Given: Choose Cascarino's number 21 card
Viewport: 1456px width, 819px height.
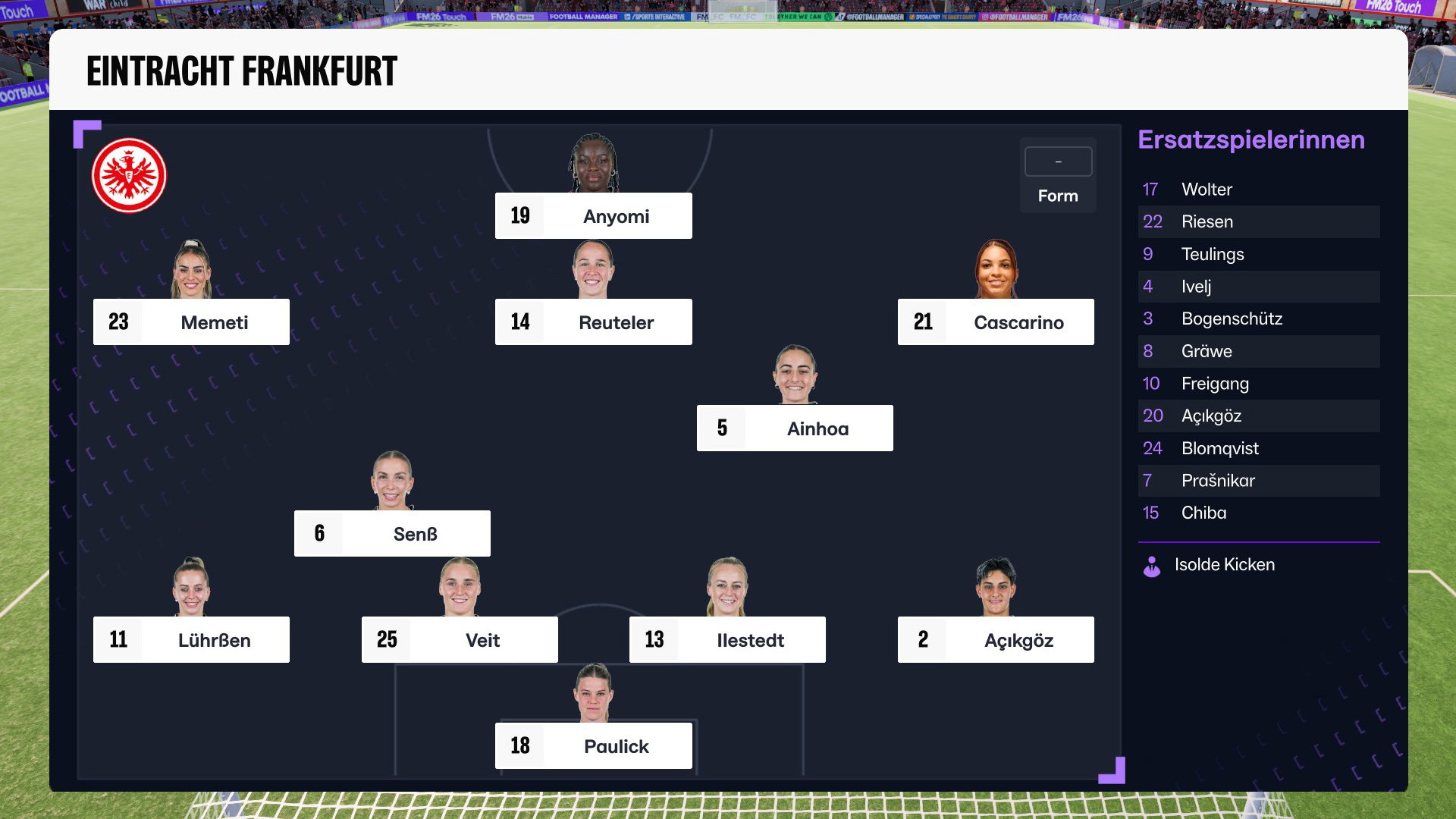Looking at the screenshot, I should coord(995,322).
